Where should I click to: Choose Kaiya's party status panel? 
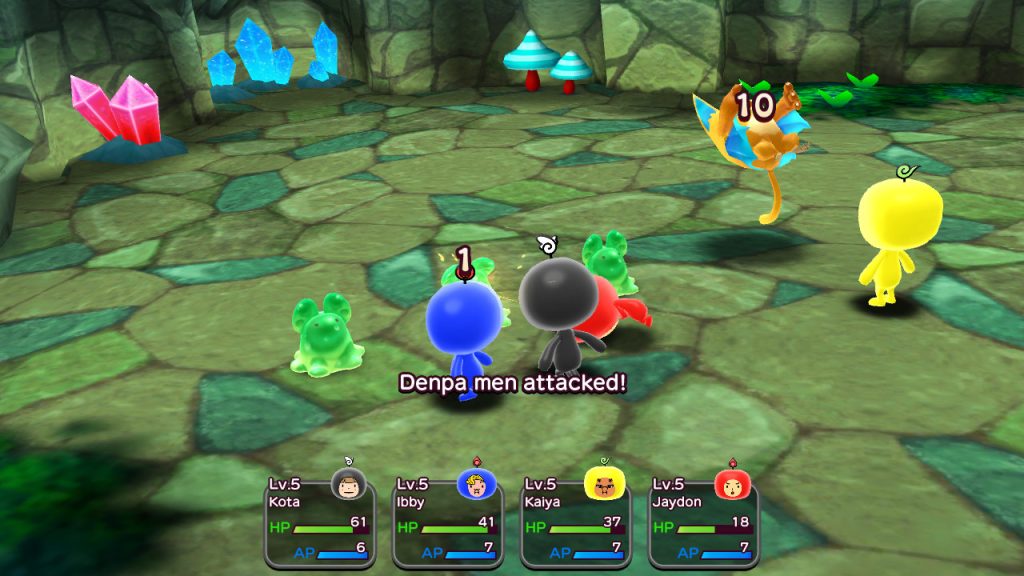pos(575,520)
